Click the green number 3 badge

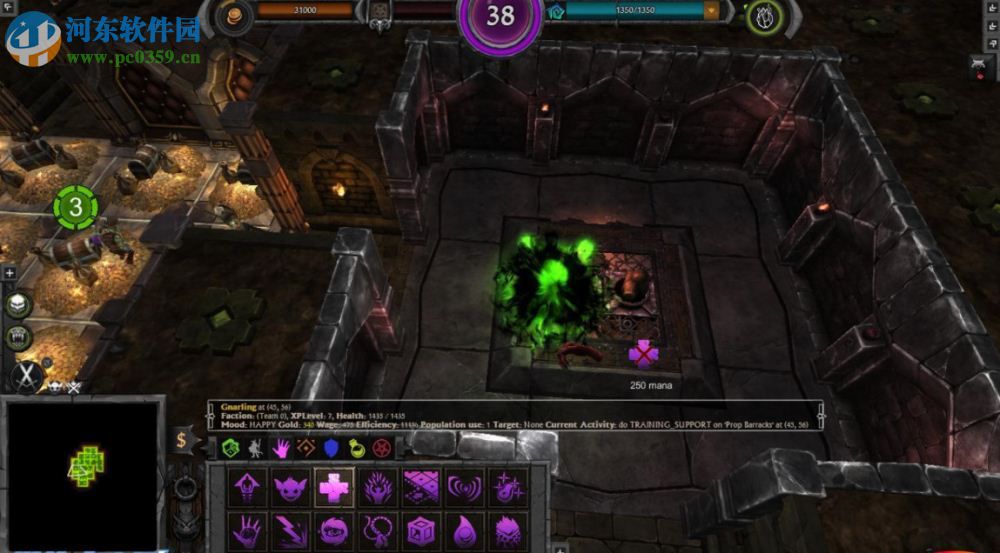[77, 209]
